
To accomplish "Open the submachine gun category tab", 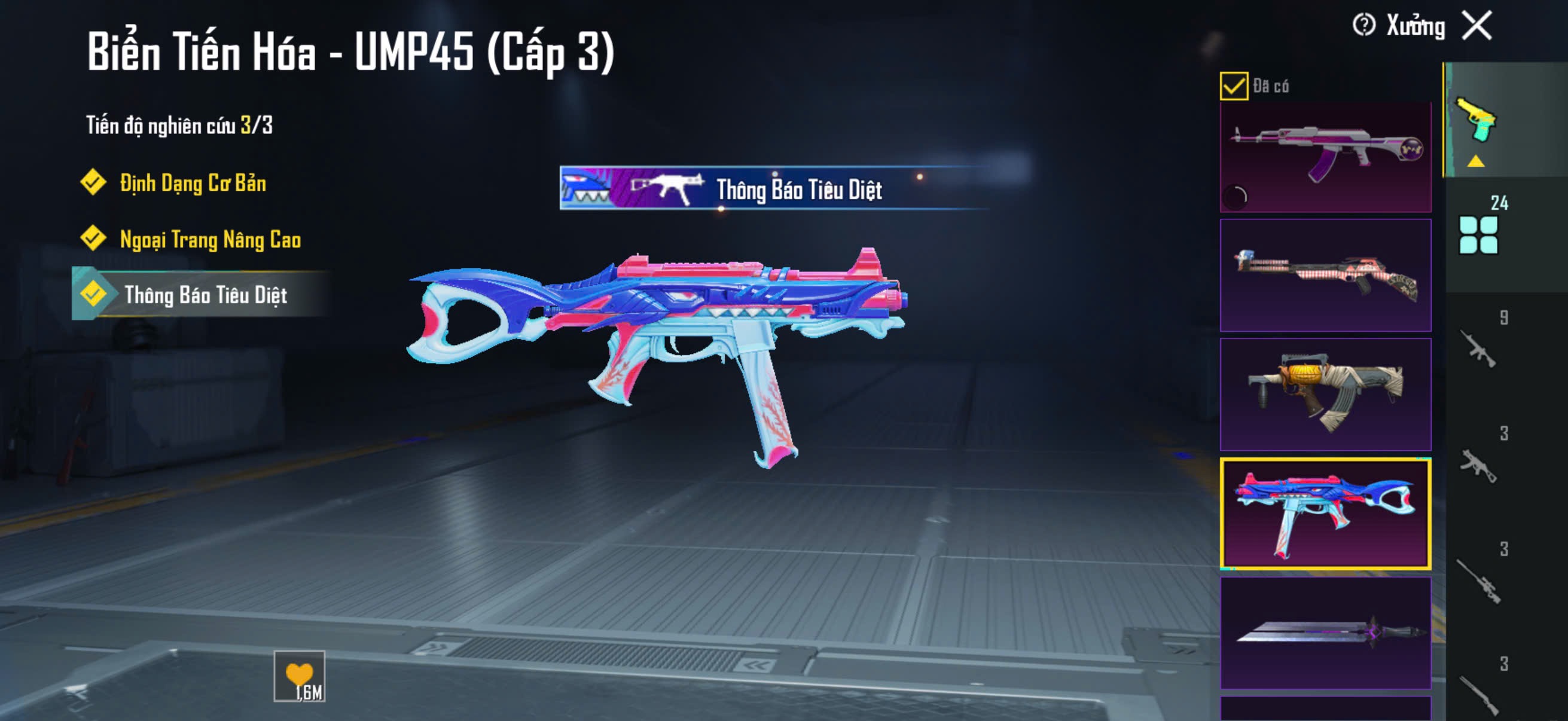I will click(1478, 466).
